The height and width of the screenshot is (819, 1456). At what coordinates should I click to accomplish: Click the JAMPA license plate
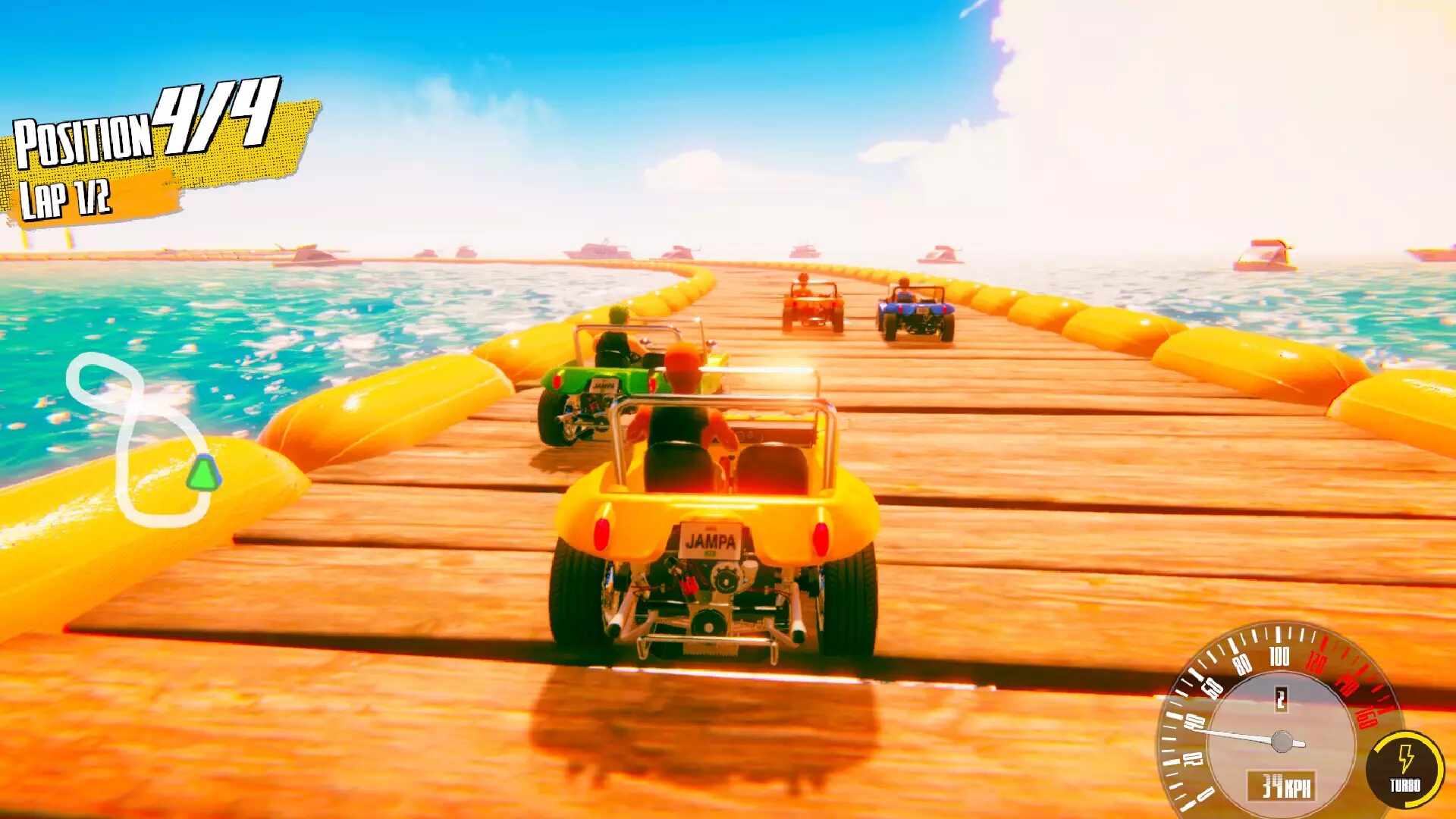711,541
